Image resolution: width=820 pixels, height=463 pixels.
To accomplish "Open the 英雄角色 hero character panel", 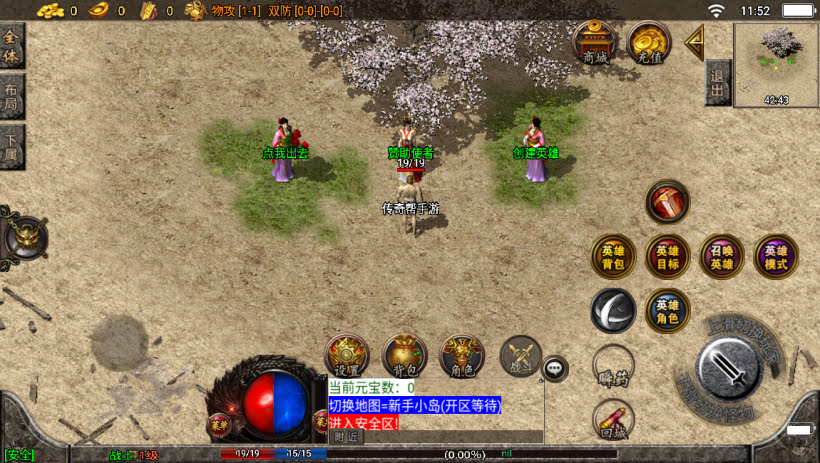I will 667,310.
